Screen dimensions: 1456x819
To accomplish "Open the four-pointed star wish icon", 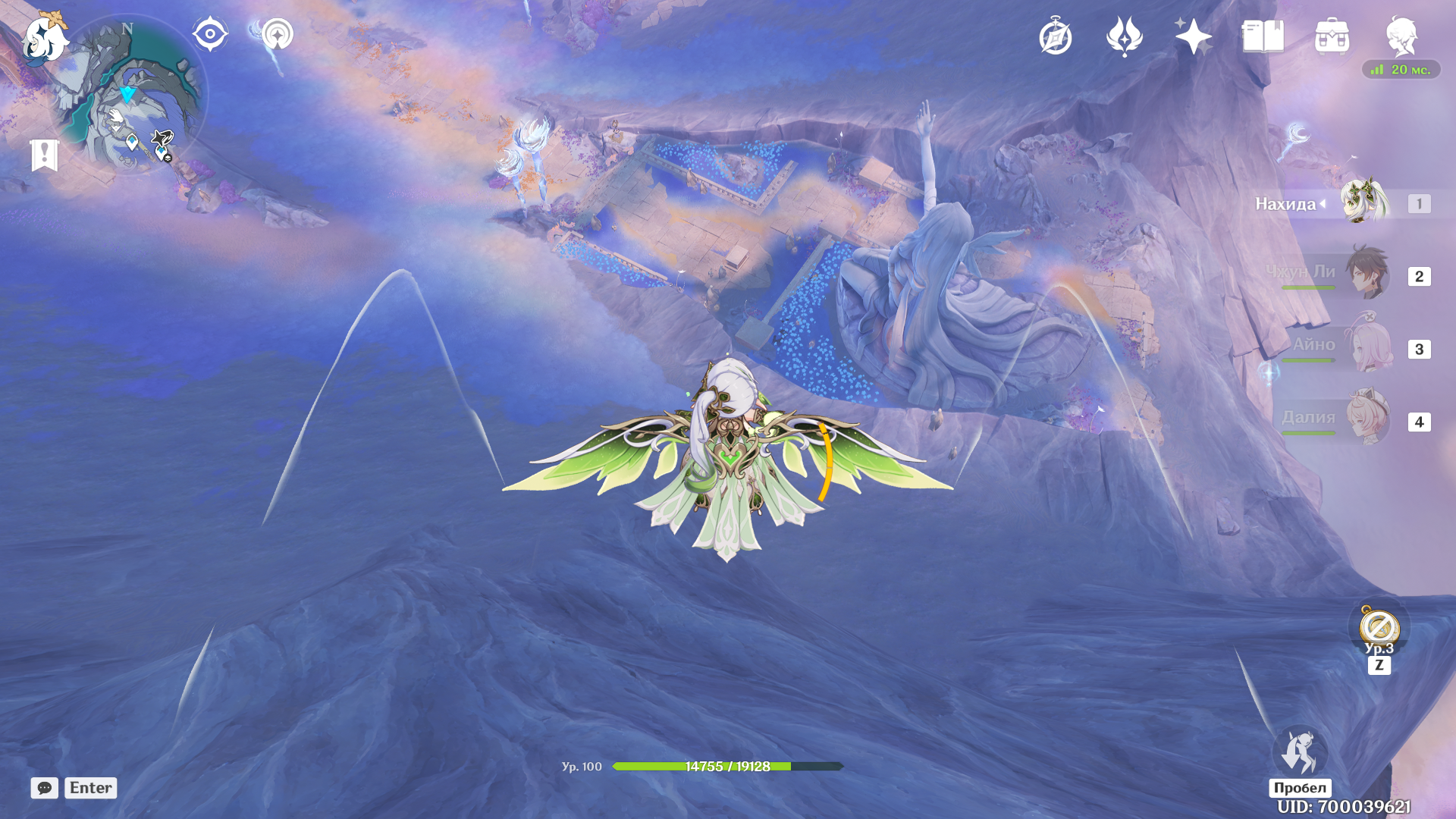I will coord(1193,36).
